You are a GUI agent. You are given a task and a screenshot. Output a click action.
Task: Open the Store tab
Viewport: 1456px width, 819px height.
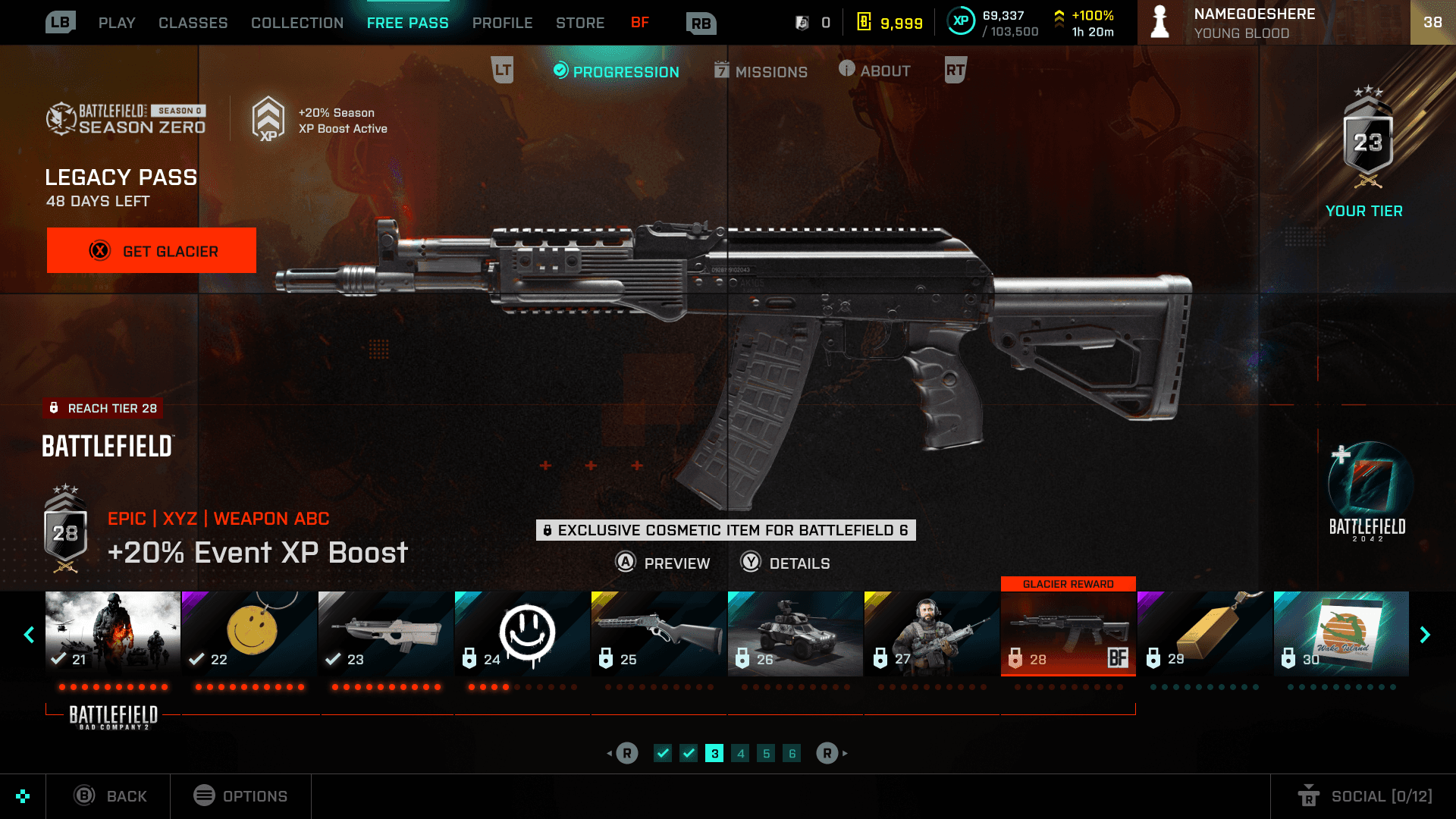pyautogui.click(x=580, y=23)
